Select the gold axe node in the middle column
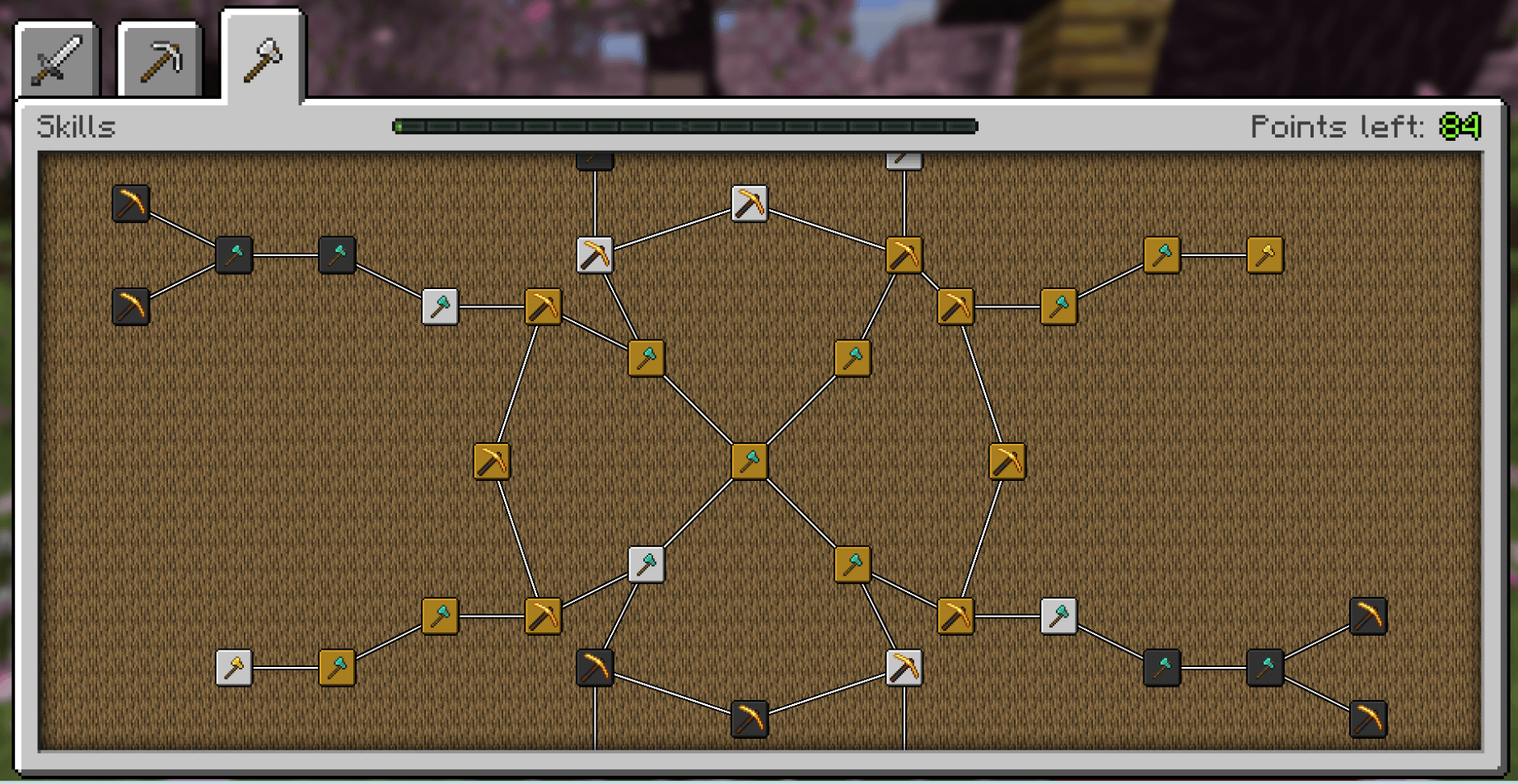The height and width of the screenshot is (784, 1518). tap(748, 461)
